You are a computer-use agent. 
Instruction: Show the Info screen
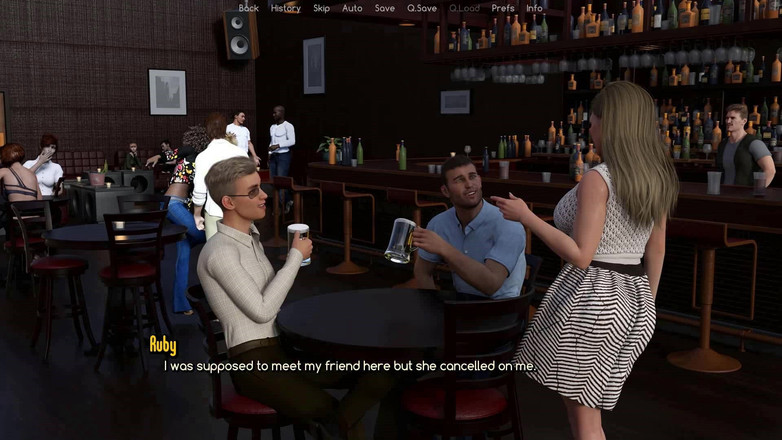click(x=535, y=8)
